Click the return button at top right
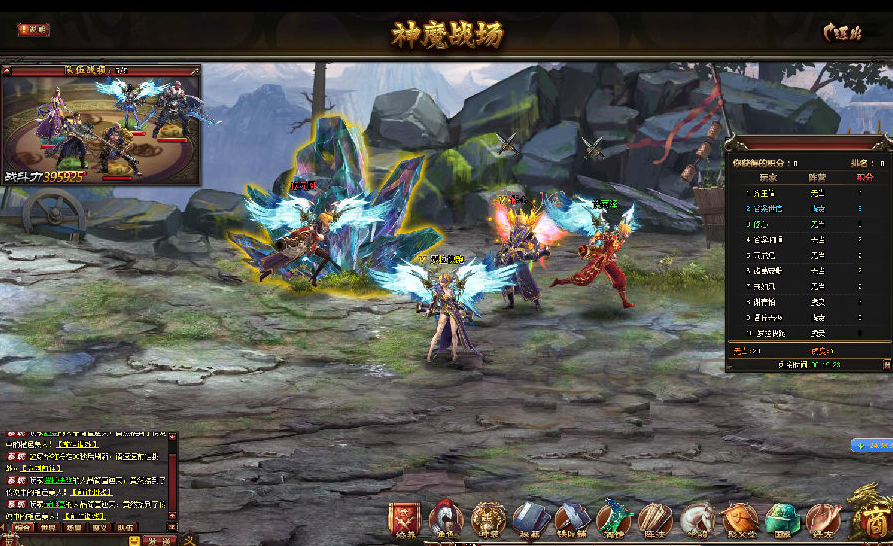 tap(843, 32)
